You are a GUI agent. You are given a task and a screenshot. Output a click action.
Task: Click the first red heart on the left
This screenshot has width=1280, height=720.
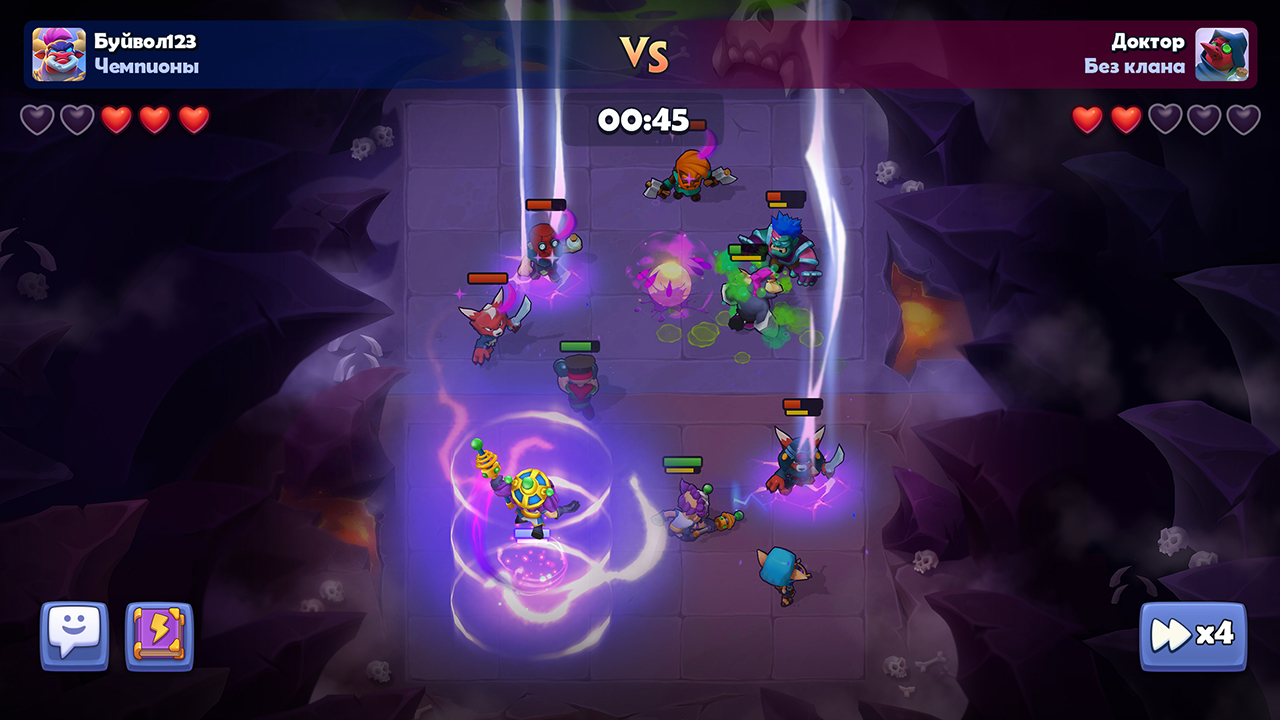[117, 120]
